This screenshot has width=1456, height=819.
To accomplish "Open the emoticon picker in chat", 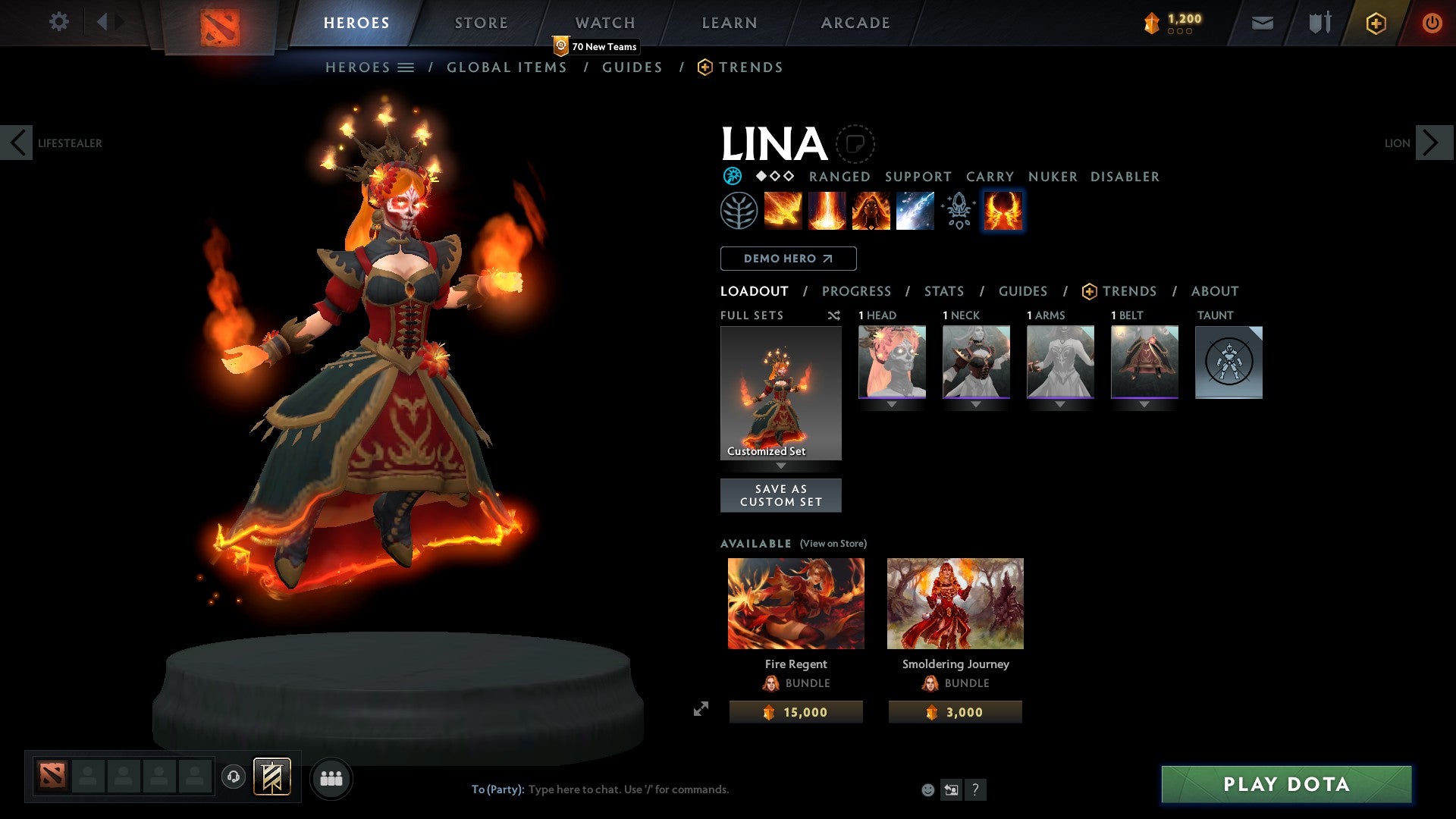I will click(x=927, y=789).
